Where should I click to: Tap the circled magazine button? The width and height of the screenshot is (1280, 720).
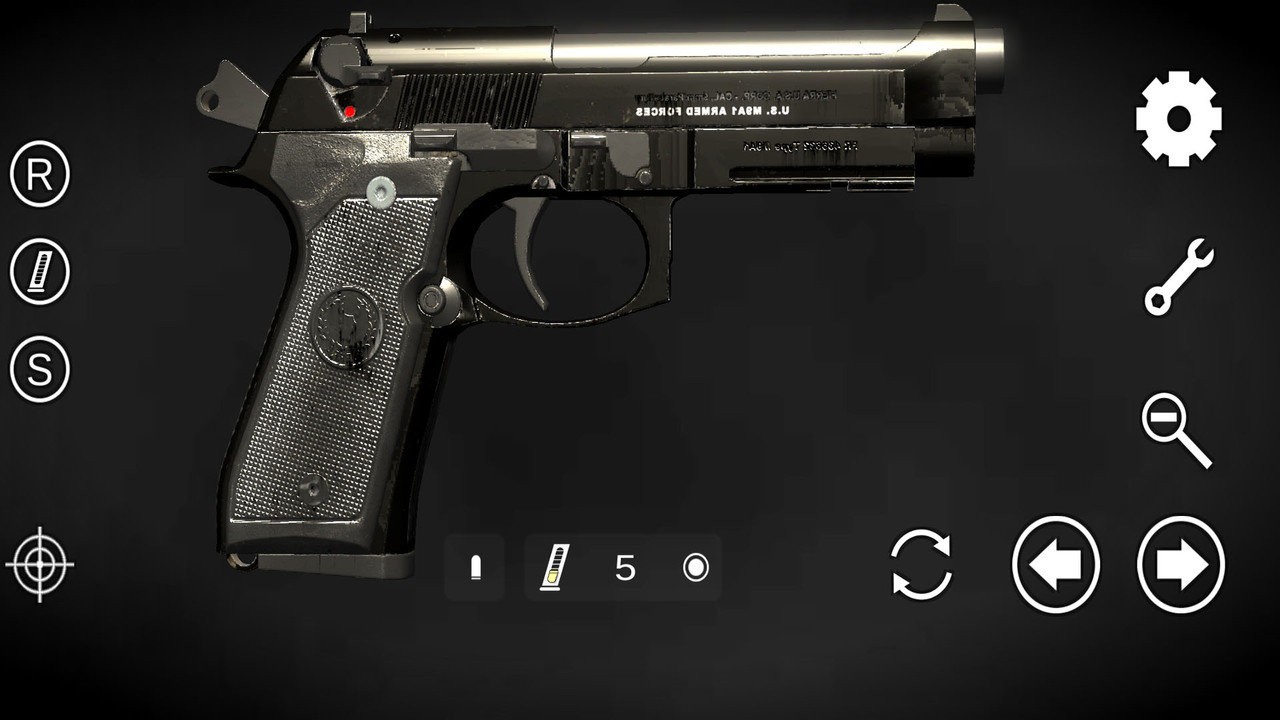coord(40,272)
